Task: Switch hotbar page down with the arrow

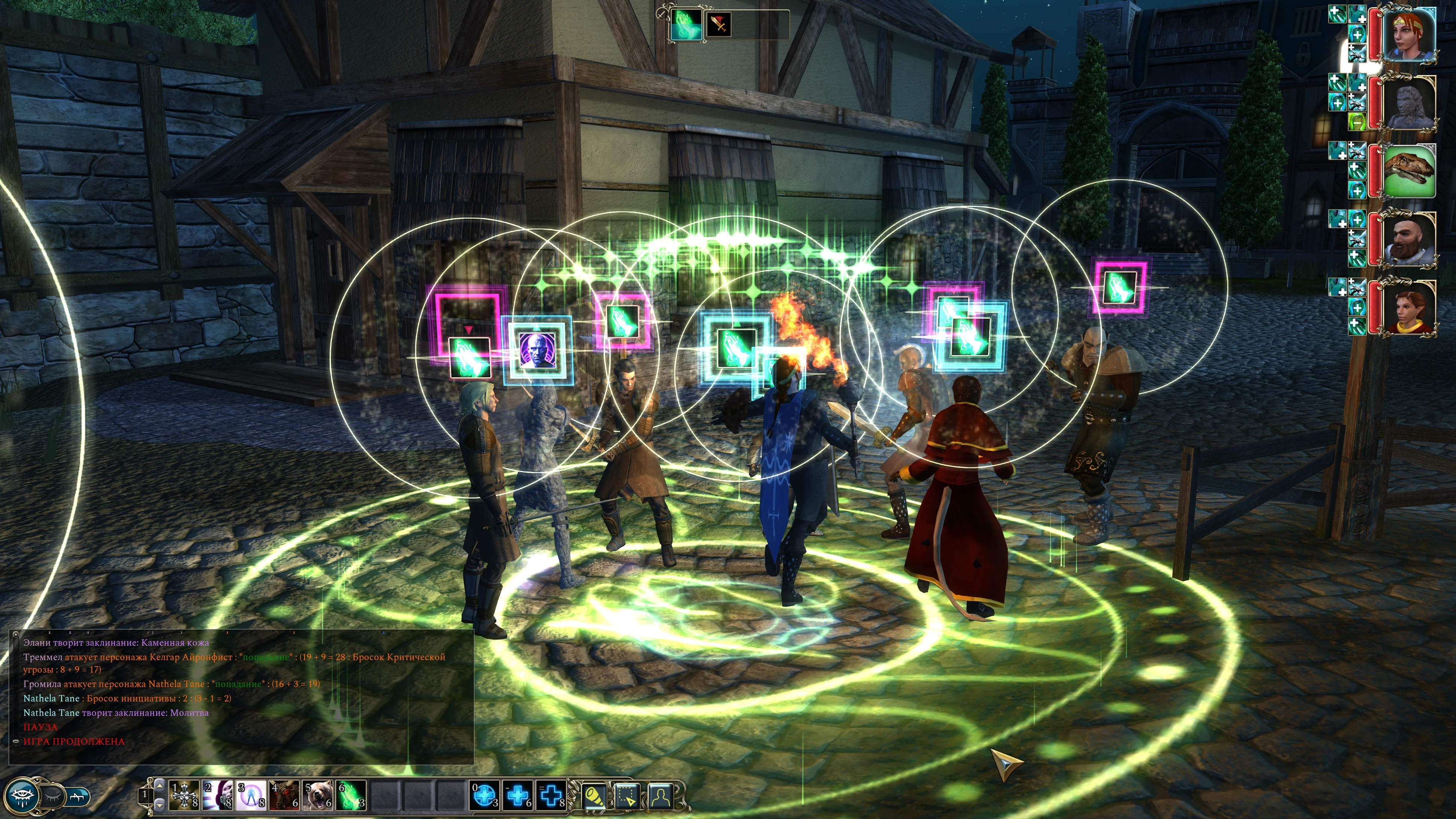Action: click(160, 804)
